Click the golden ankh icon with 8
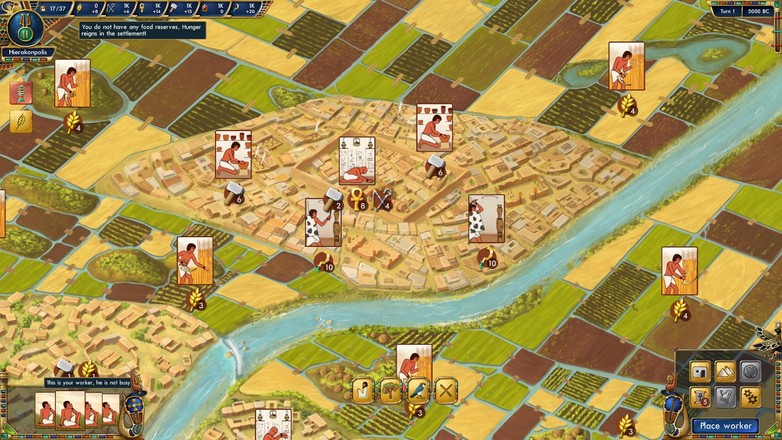Viewport: 782px width, 440px height. [357, 199]
